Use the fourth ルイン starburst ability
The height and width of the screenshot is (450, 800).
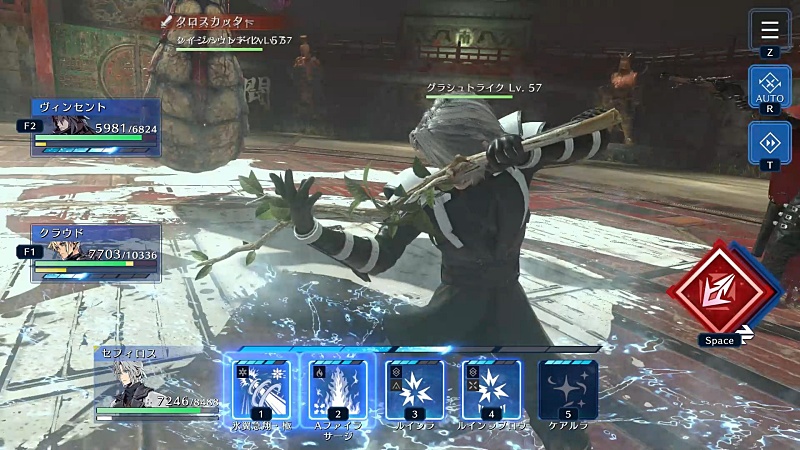(x=491, y=390)
